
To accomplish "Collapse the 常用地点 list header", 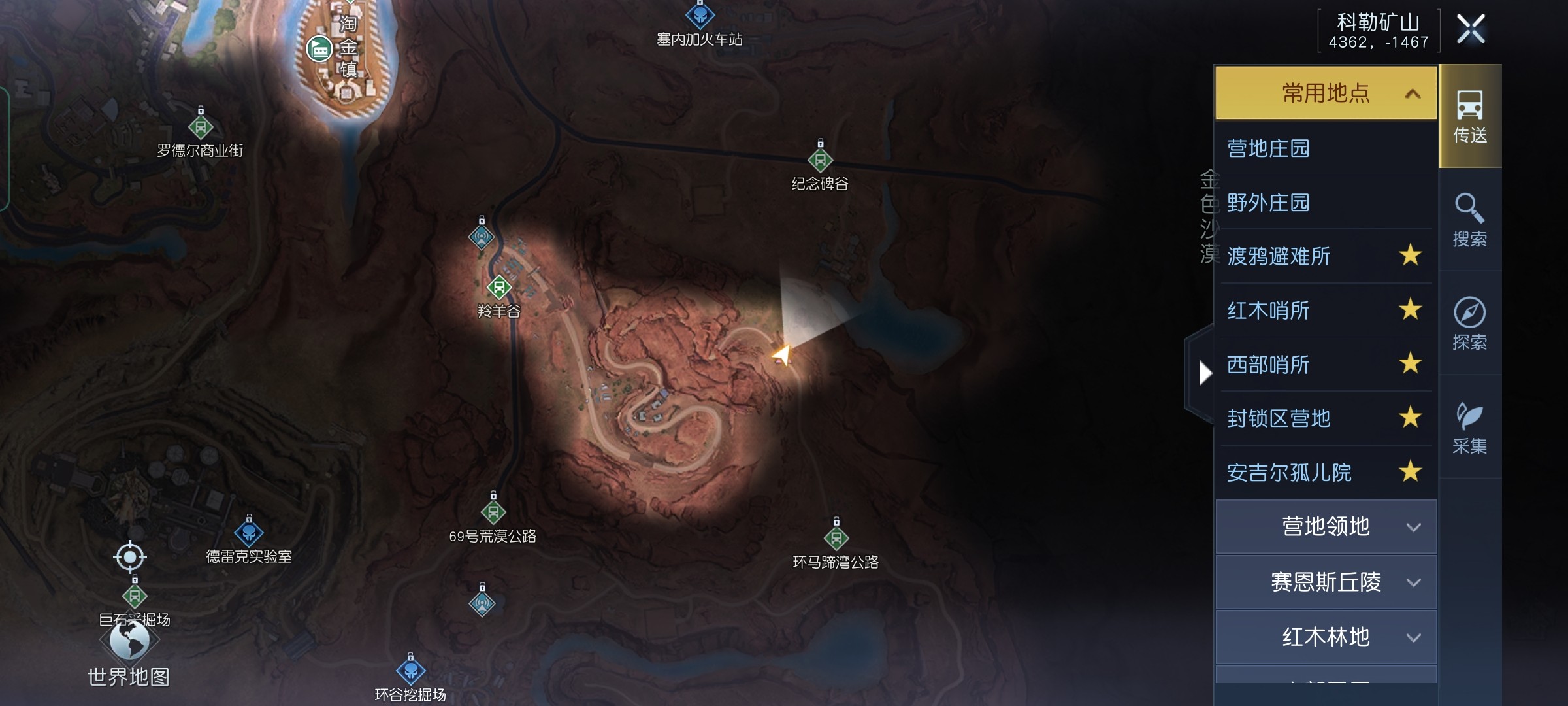I will (1326, 93).
